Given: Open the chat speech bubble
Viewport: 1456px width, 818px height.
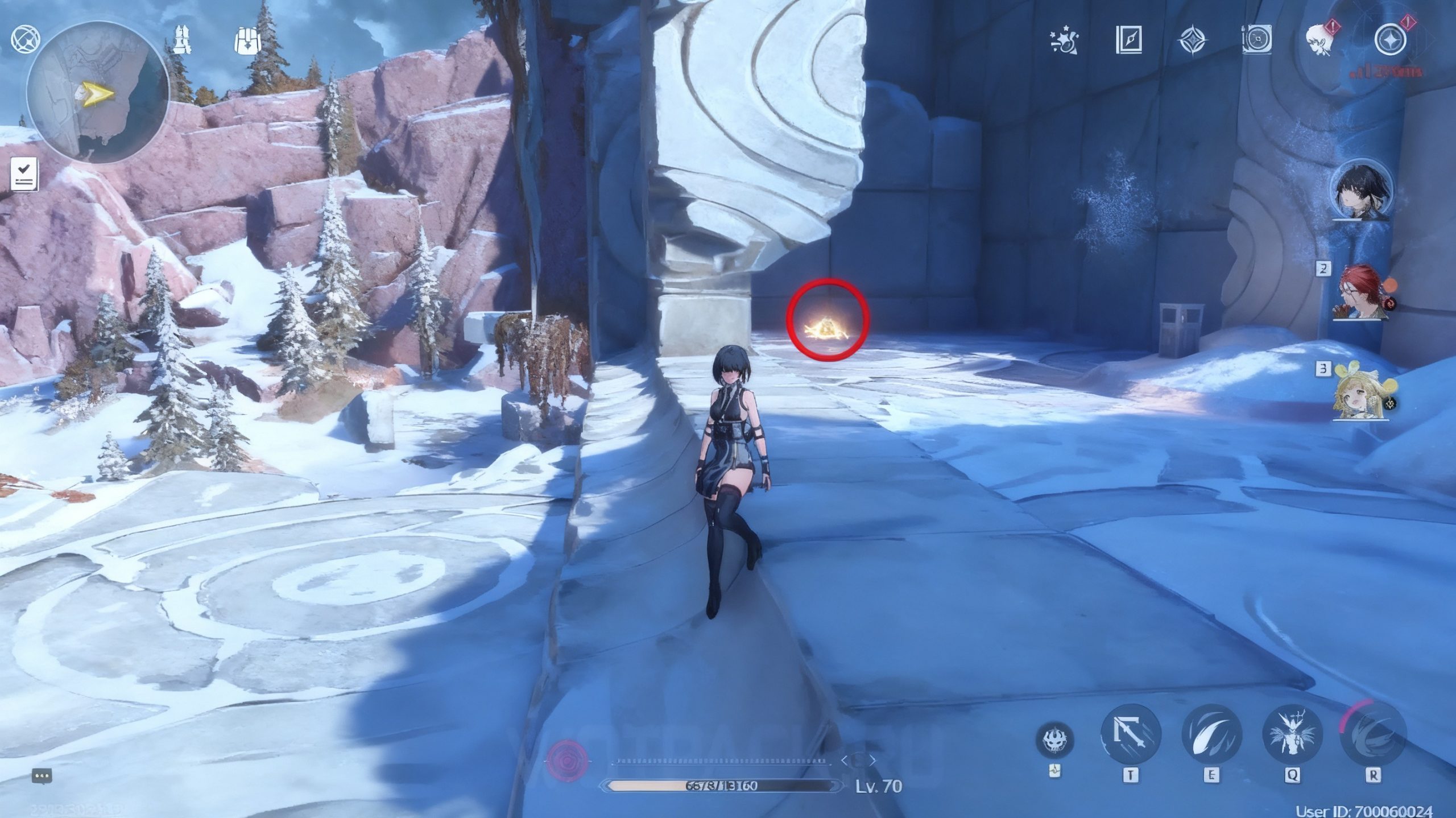Looking at the screenshot, I should pos(42,776).
